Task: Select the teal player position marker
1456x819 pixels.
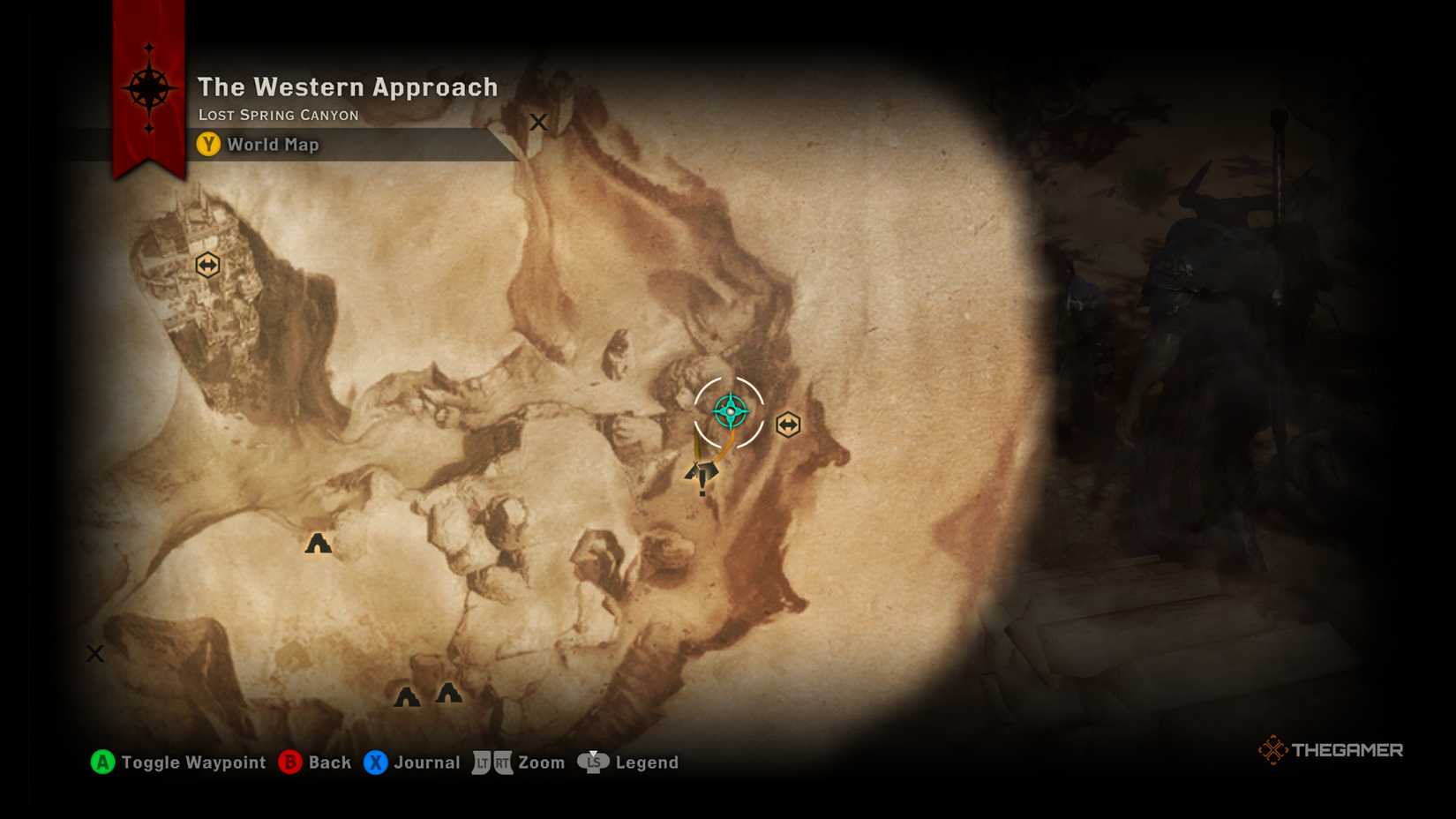Action: pos(730,410)
